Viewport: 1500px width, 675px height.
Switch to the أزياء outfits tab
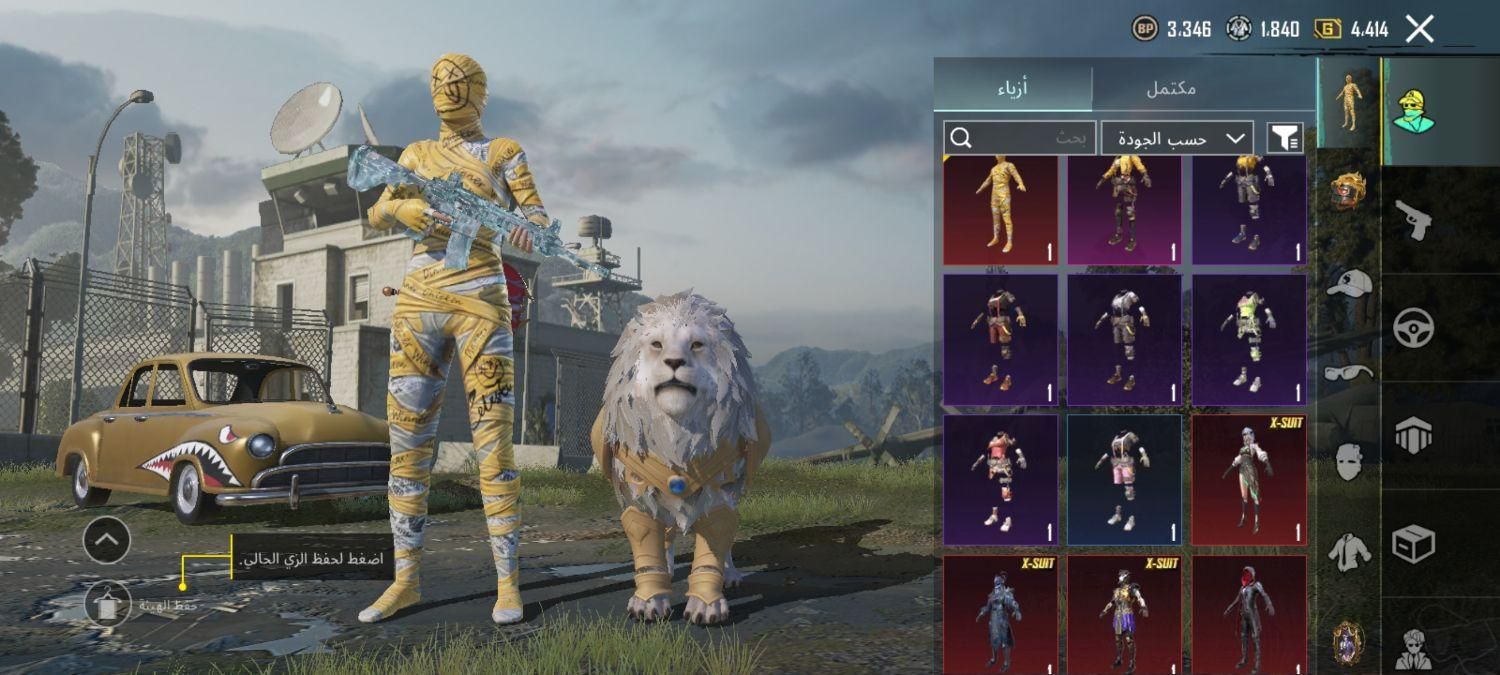[1012, 87]
